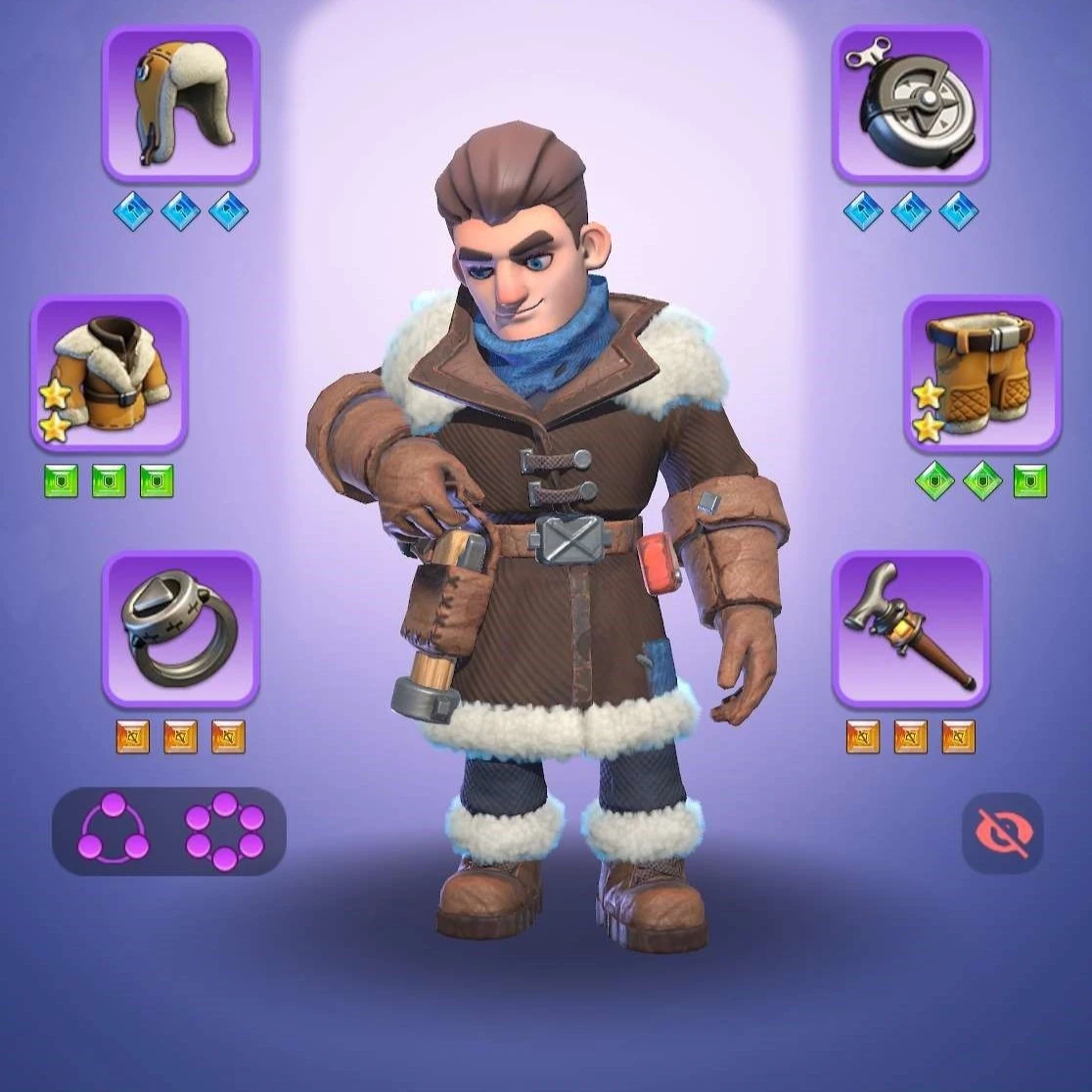Choose the silver ring equipment slot
This screenshot has width=1092, height=1092.
pyautogui.click(x=180, y=628)
